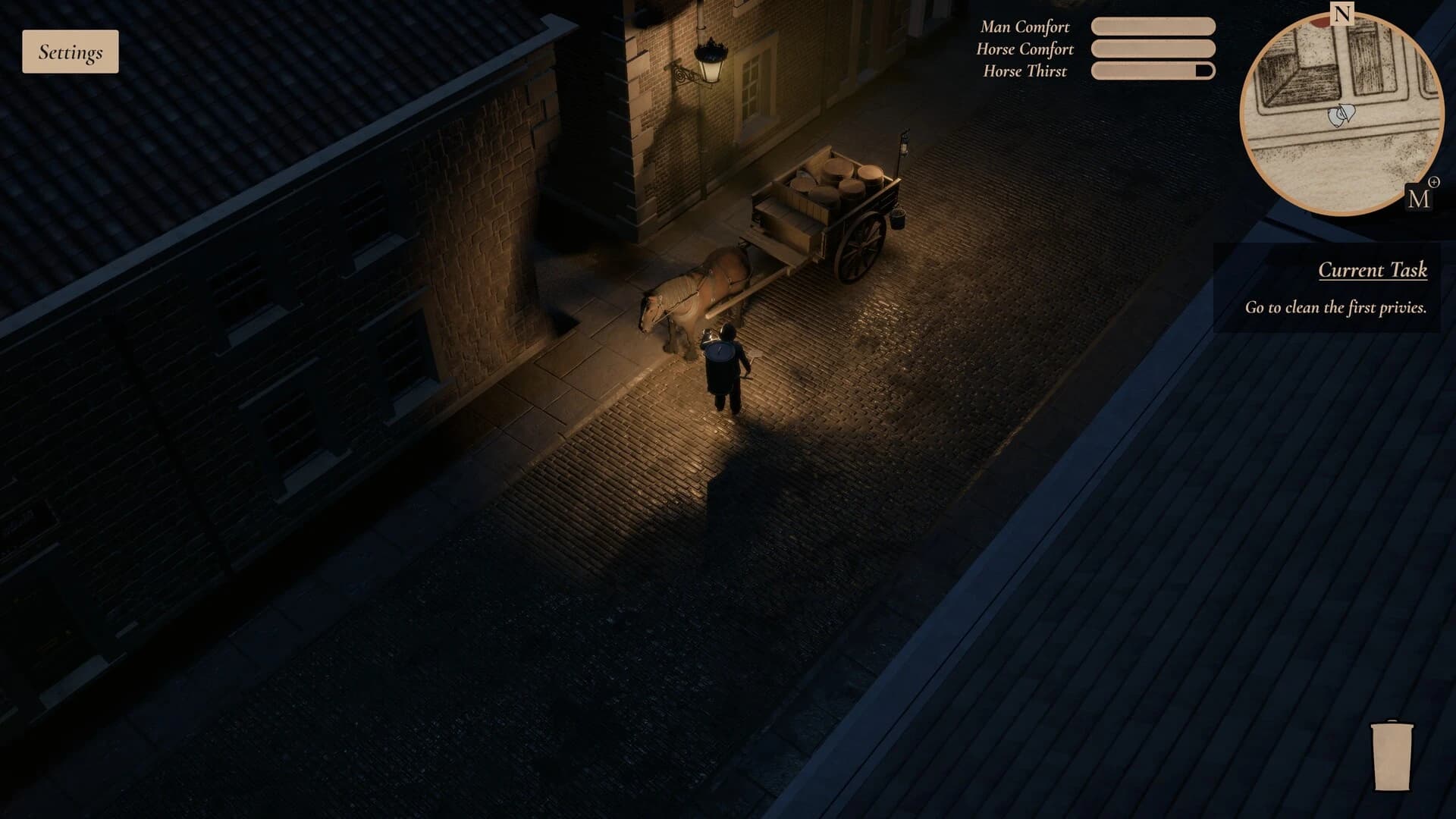Click the Horse Comfort bar
Viewport: 1456px width, 819px height.
point(1153,49)
